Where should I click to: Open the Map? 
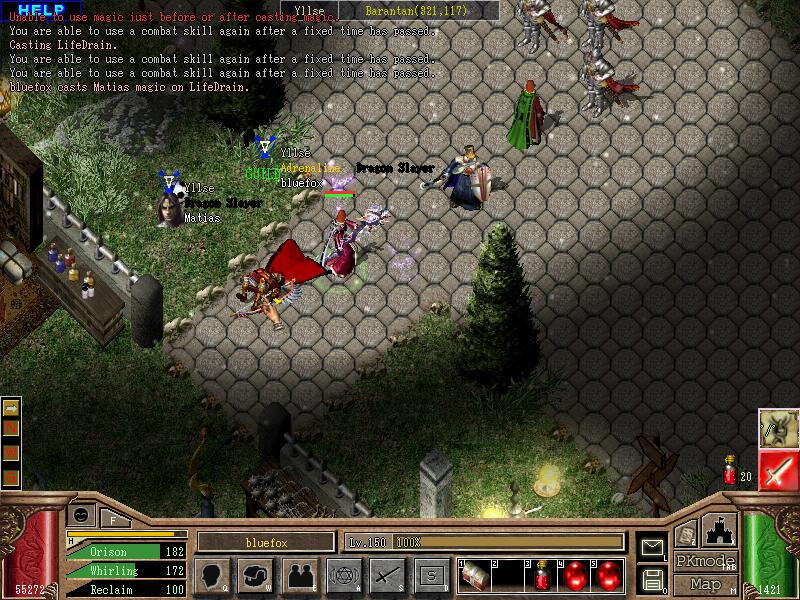coord(705,584)
